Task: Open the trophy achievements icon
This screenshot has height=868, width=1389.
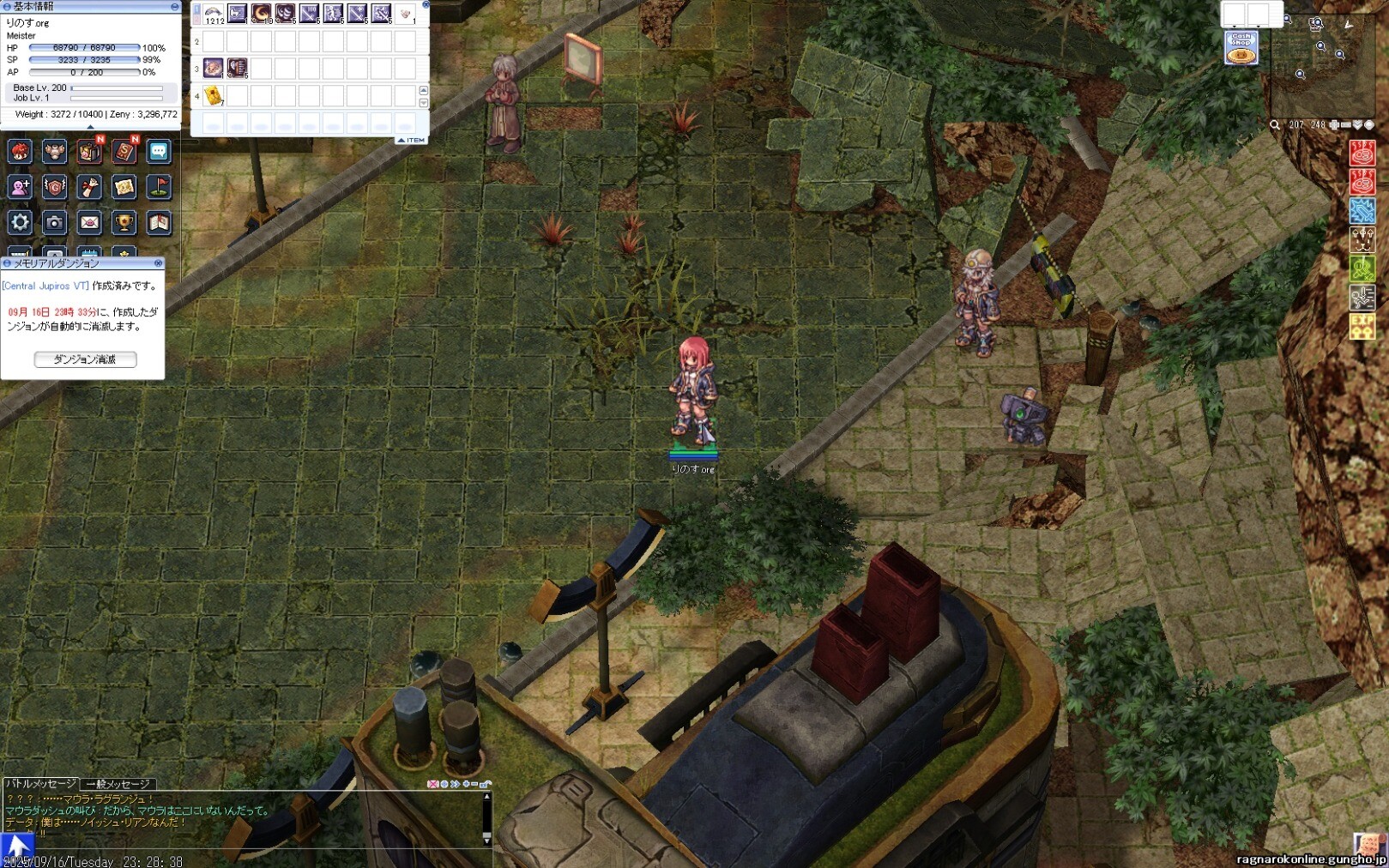Action: [x=124, y=223]
